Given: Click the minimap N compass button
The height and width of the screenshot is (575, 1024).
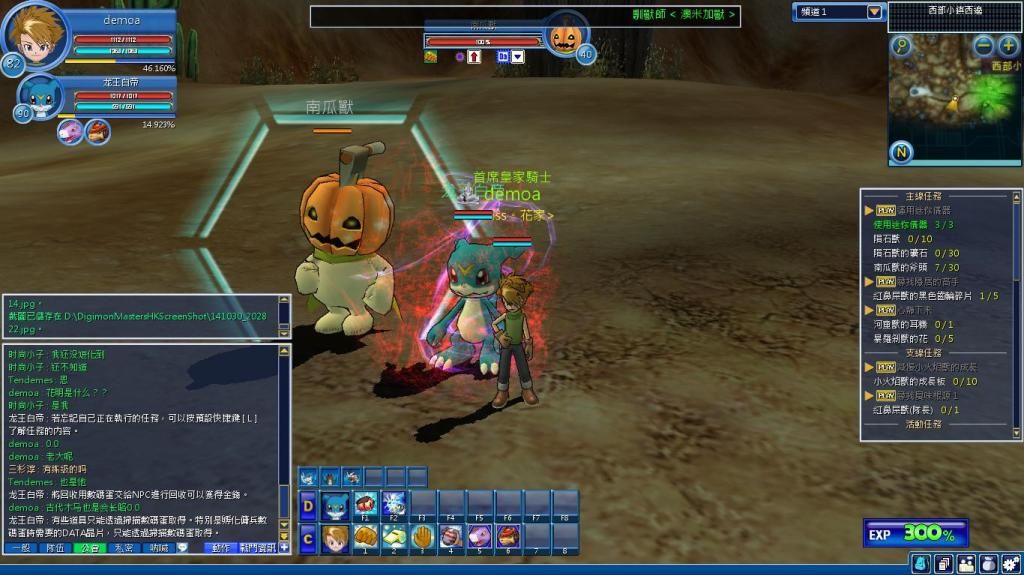Looking at the screenshot, I should click(903, 152).
